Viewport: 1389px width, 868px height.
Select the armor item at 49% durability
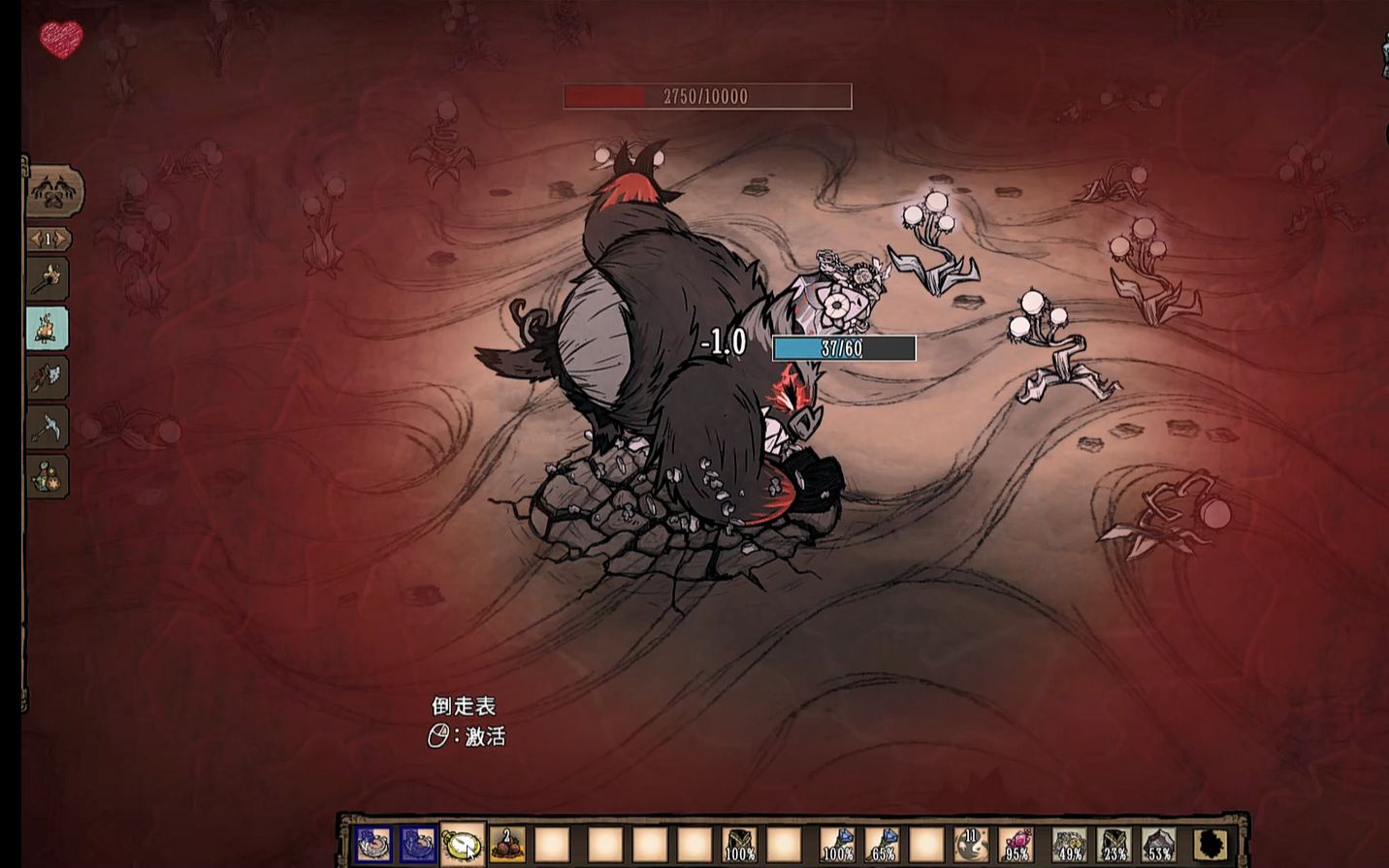tap(1069, 845)
